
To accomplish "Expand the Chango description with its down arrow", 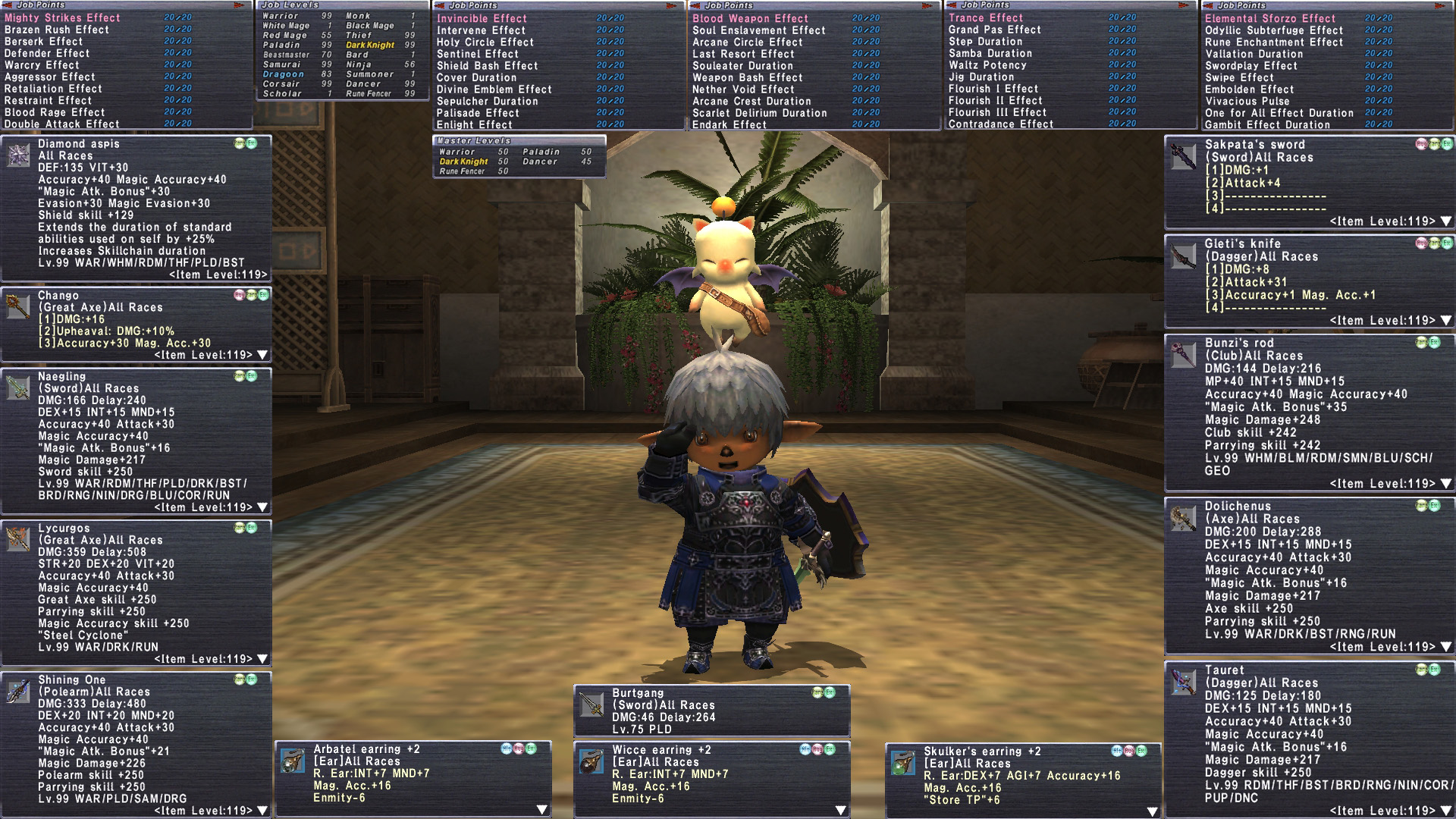I will (262, 355).
